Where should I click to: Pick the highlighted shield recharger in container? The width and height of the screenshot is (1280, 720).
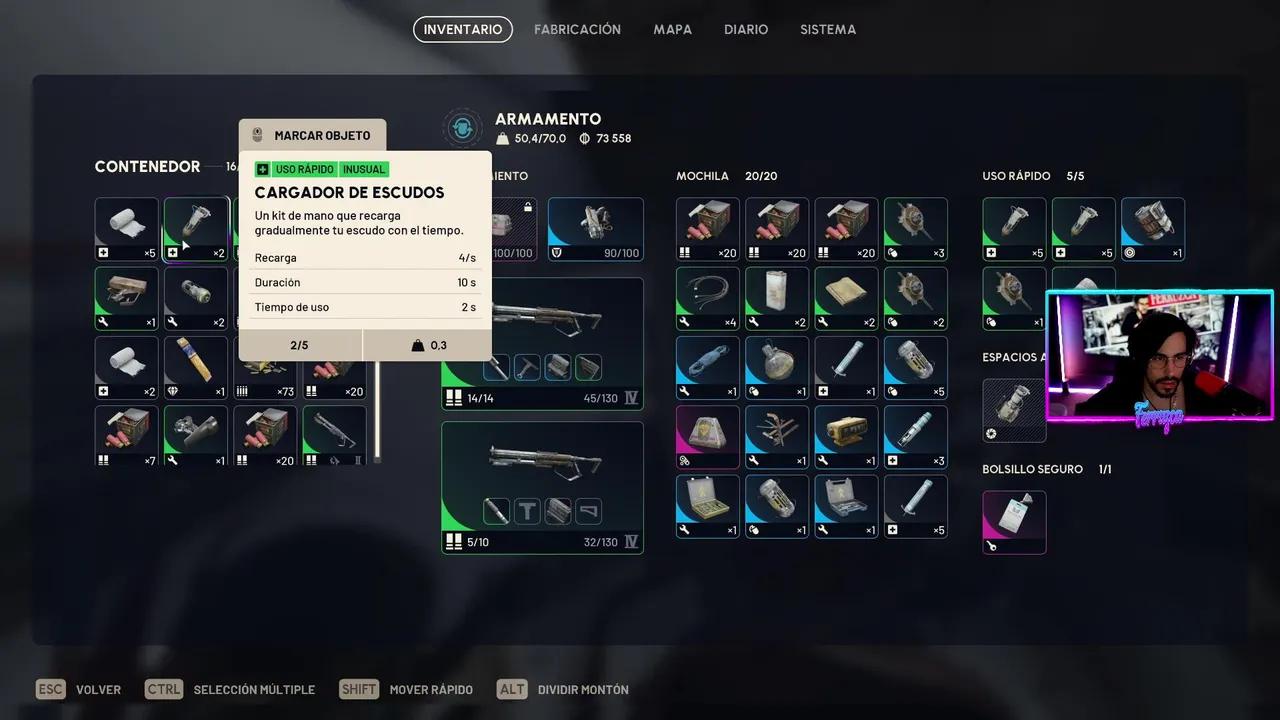tap(196, 229)
